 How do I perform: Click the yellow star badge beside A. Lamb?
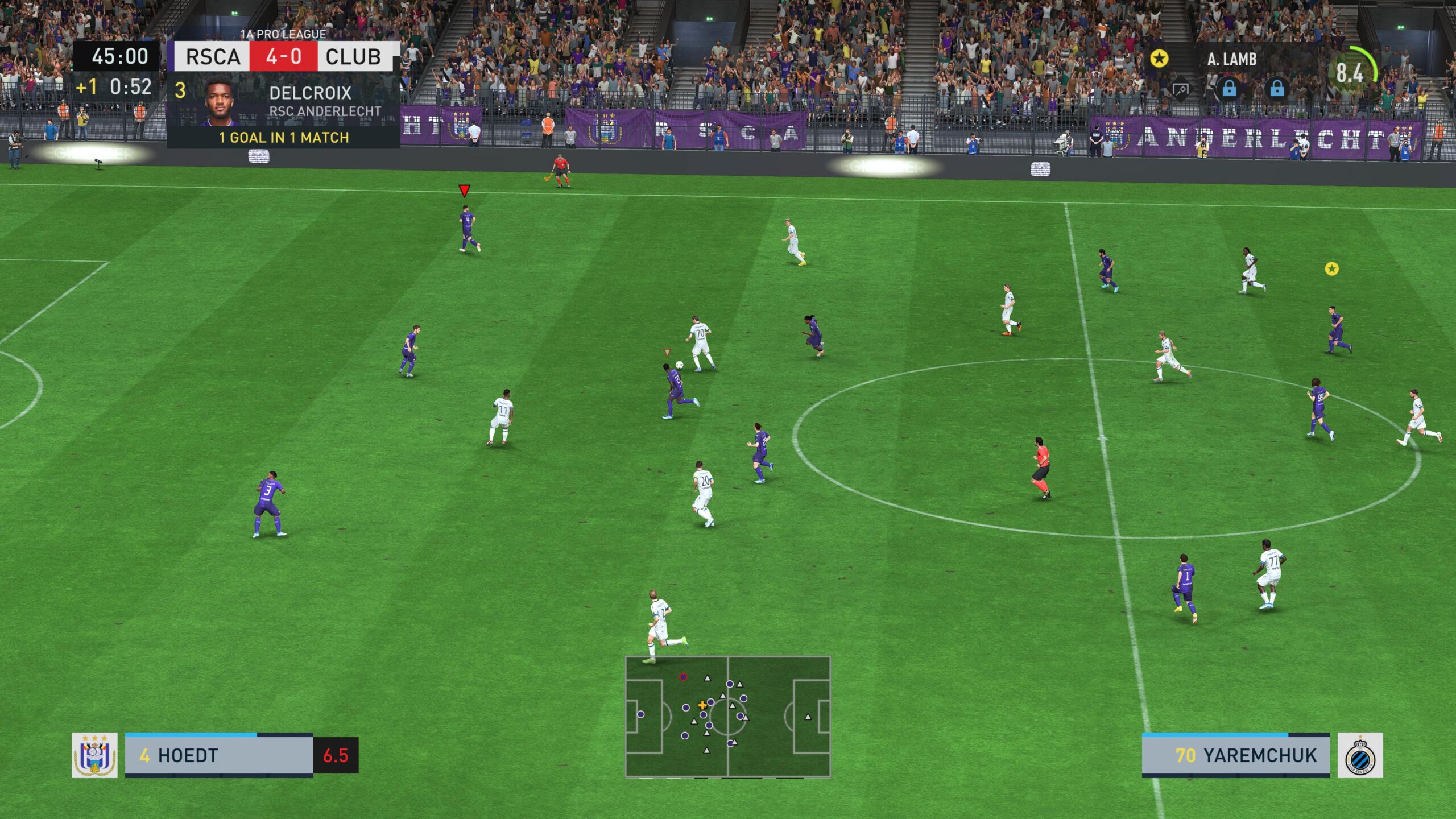point(1159,58)
